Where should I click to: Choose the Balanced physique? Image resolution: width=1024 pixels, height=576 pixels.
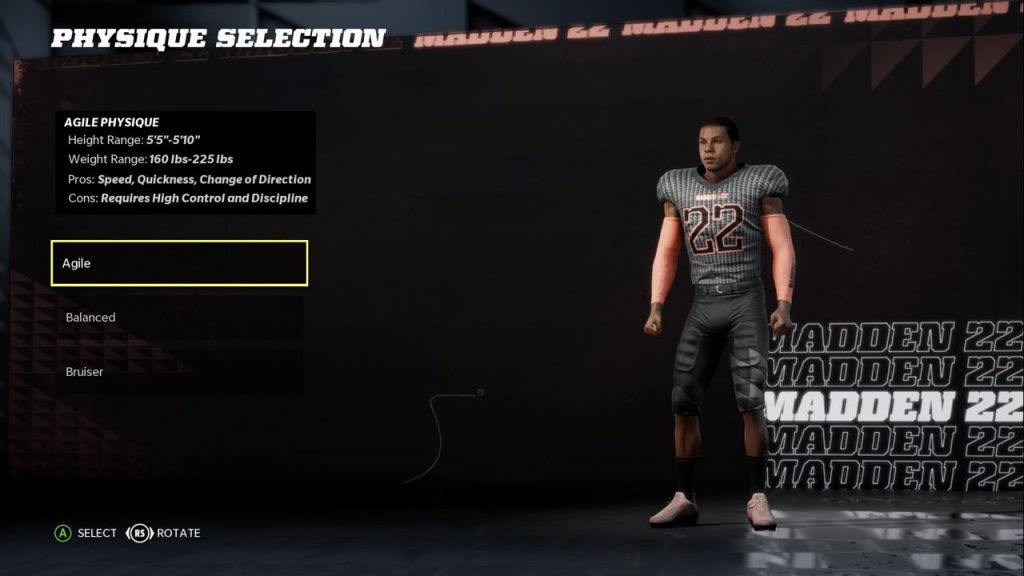[179, 317]
